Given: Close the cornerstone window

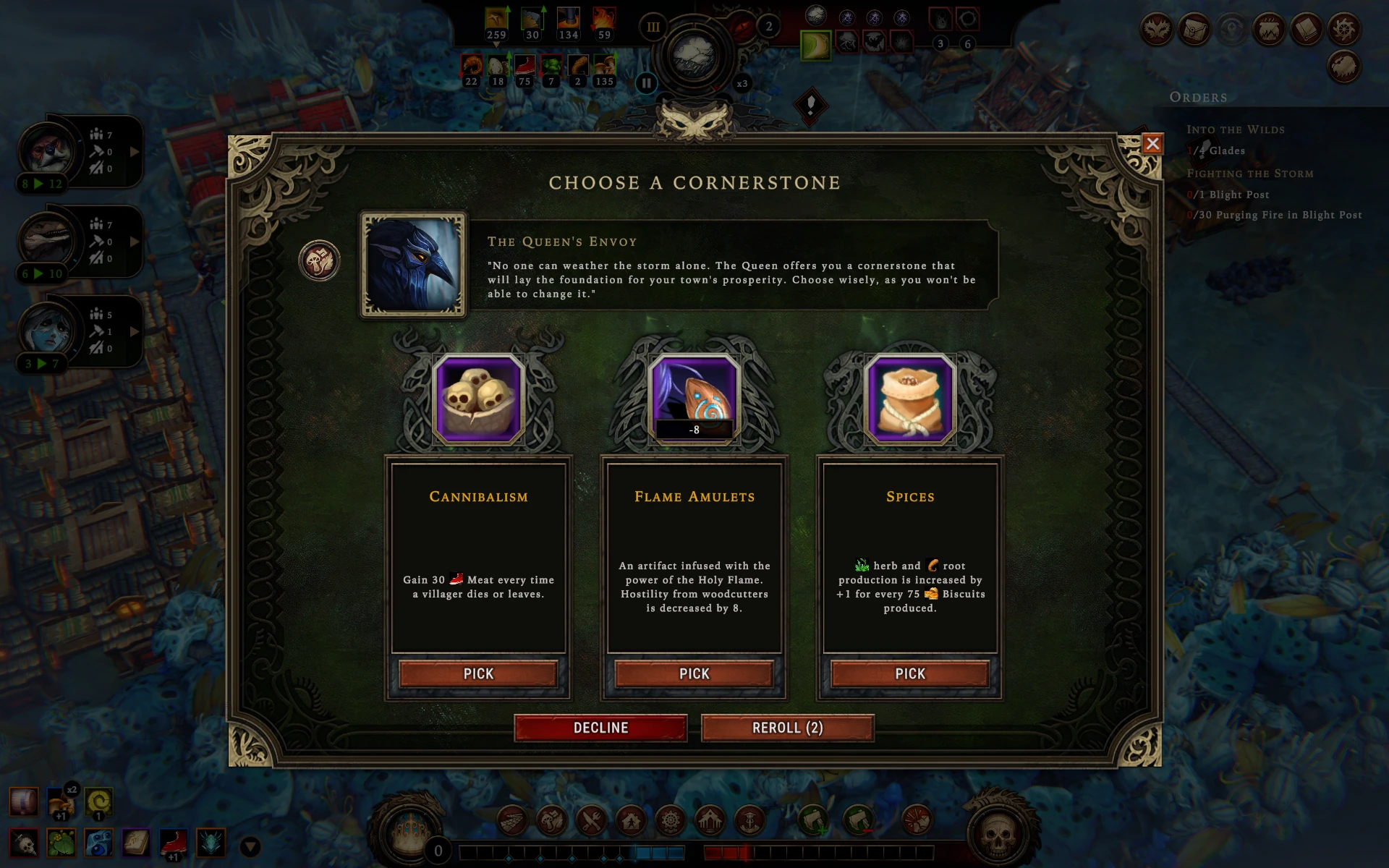Looking at the screenshot, I should (1152, 144).
